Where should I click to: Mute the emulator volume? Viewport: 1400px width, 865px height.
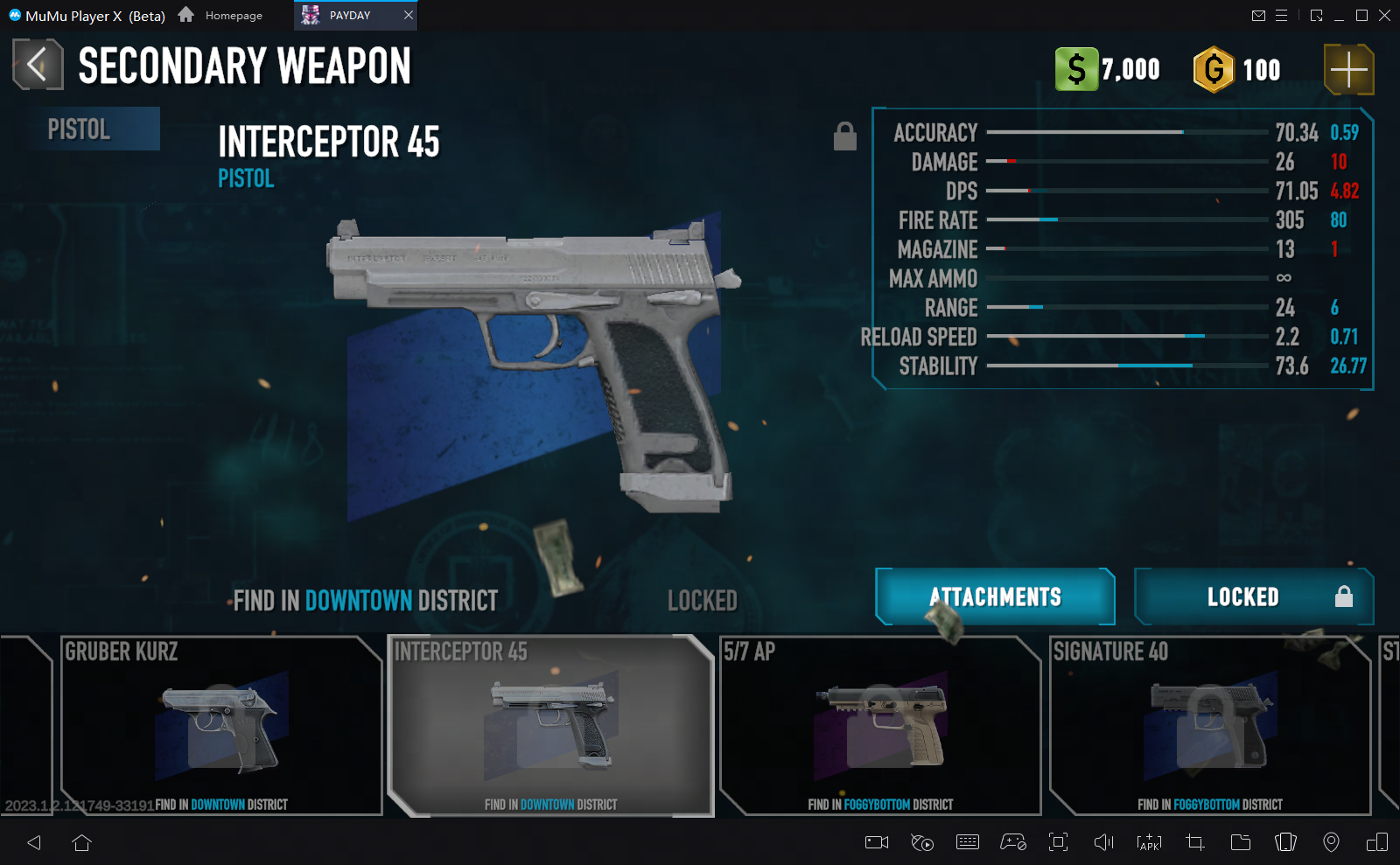coord(1102,842)
